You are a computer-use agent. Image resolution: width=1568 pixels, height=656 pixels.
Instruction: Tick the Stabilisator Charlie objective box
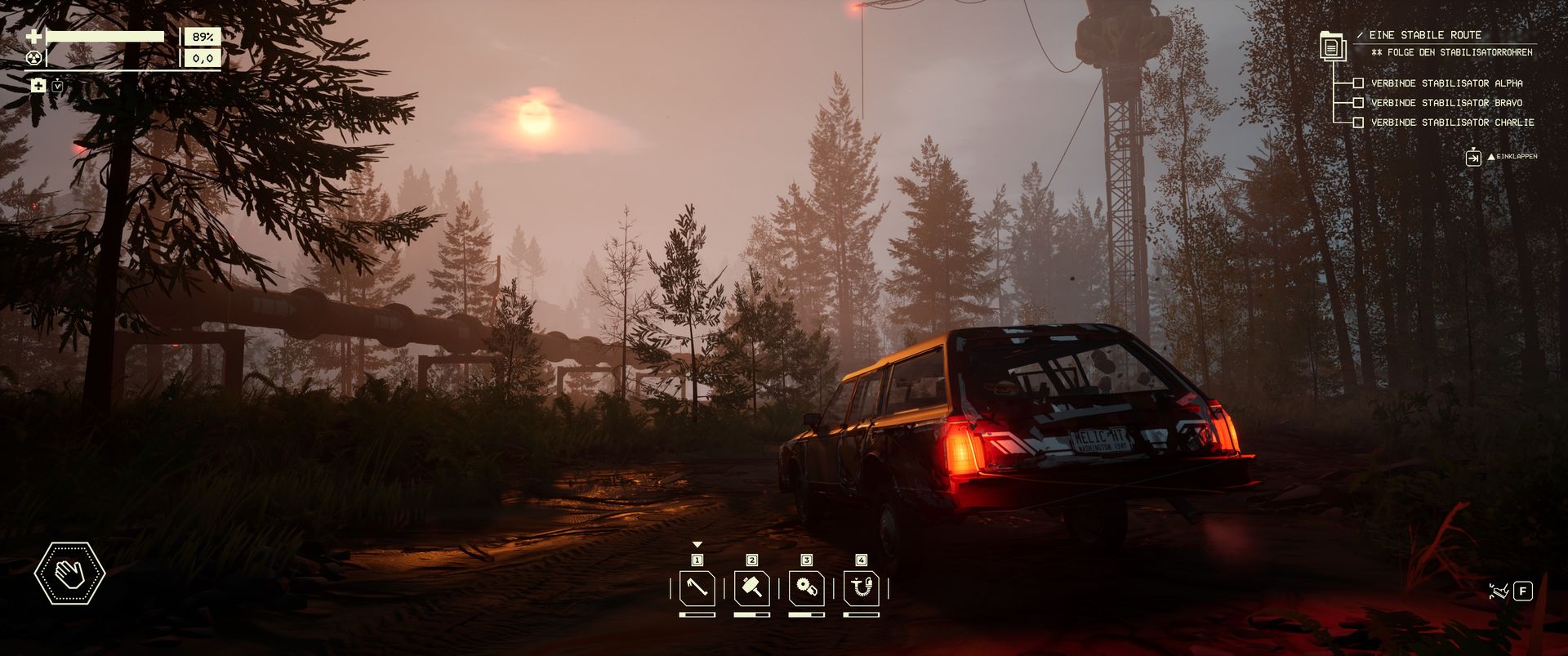point(1358,123)
